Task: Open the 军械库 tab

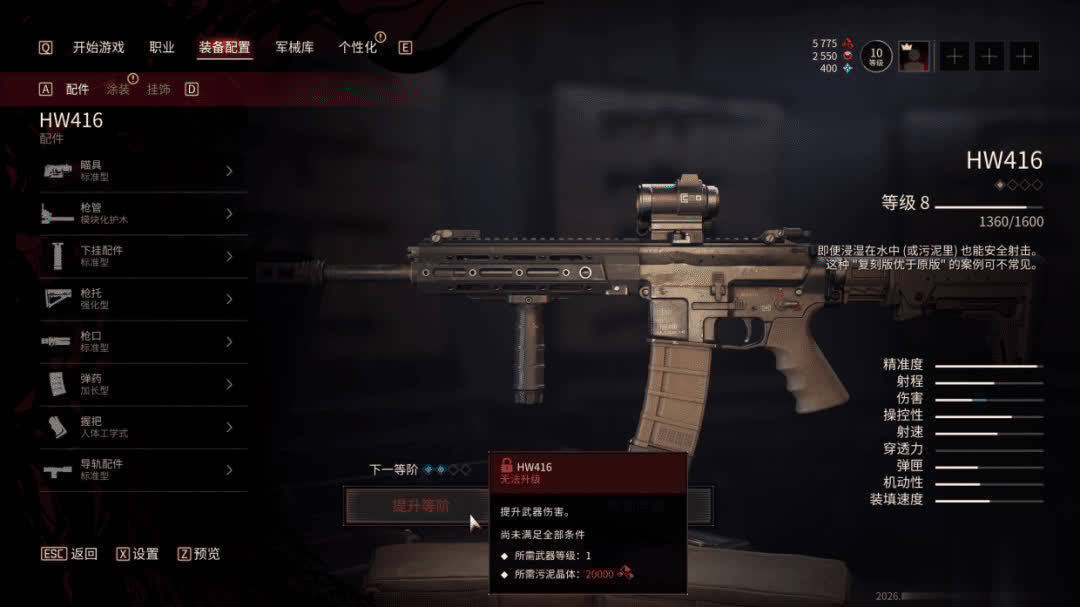Action: pos(294,47)
